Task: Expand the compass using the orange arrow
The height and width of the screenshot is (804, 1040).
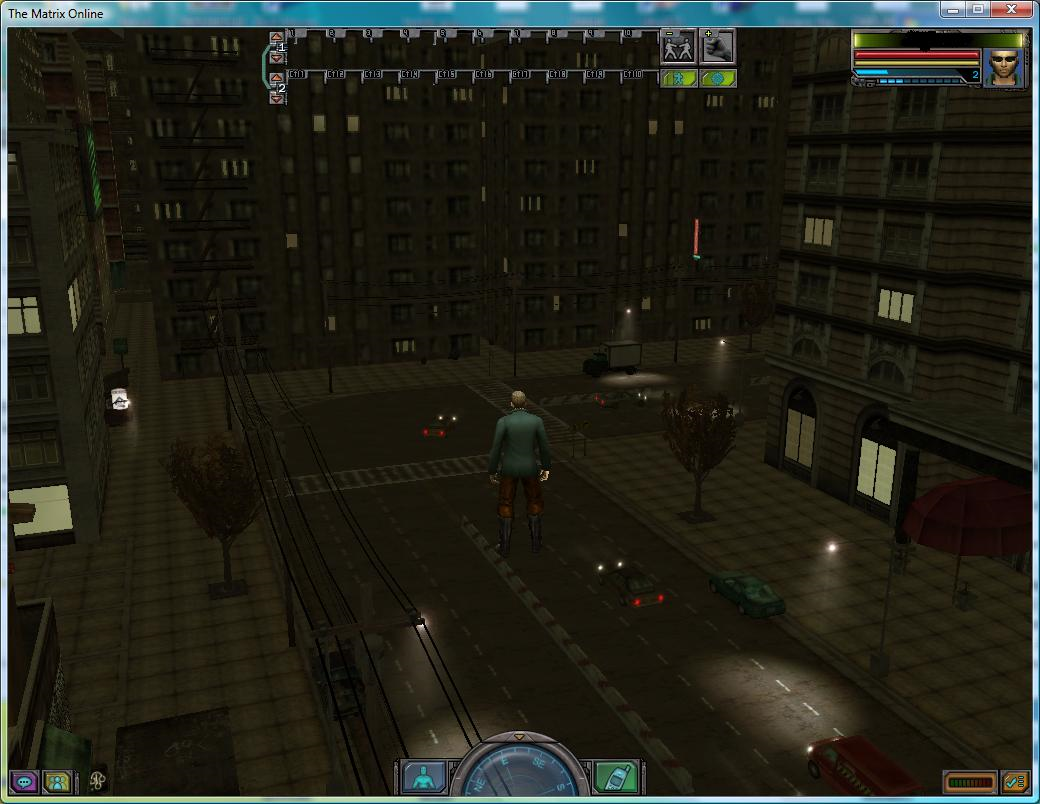Action: pos(519,738)
